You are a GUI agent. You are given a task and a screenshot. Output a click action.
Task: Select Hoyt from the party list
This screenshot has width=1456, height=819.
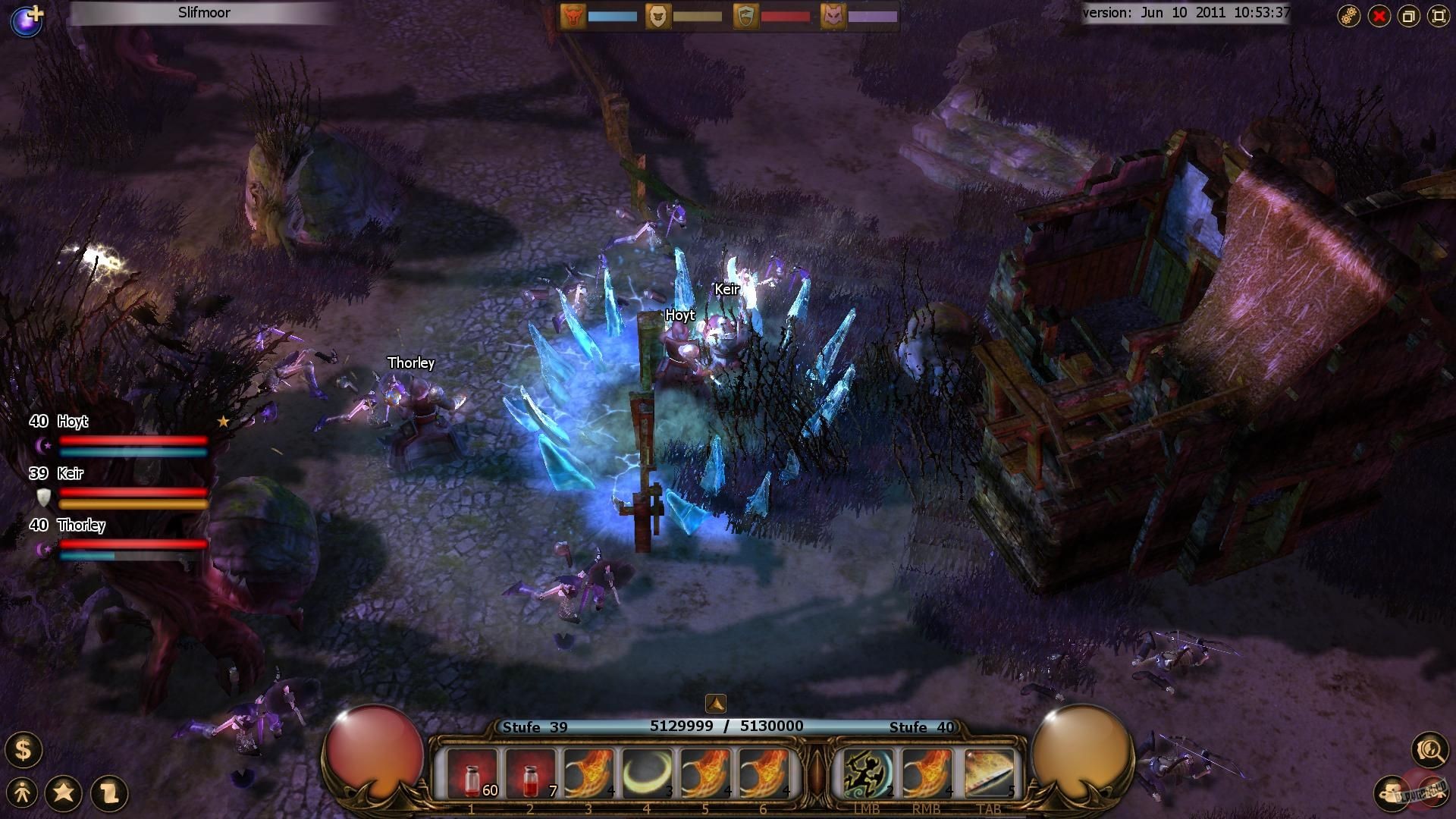coord(74,422)
